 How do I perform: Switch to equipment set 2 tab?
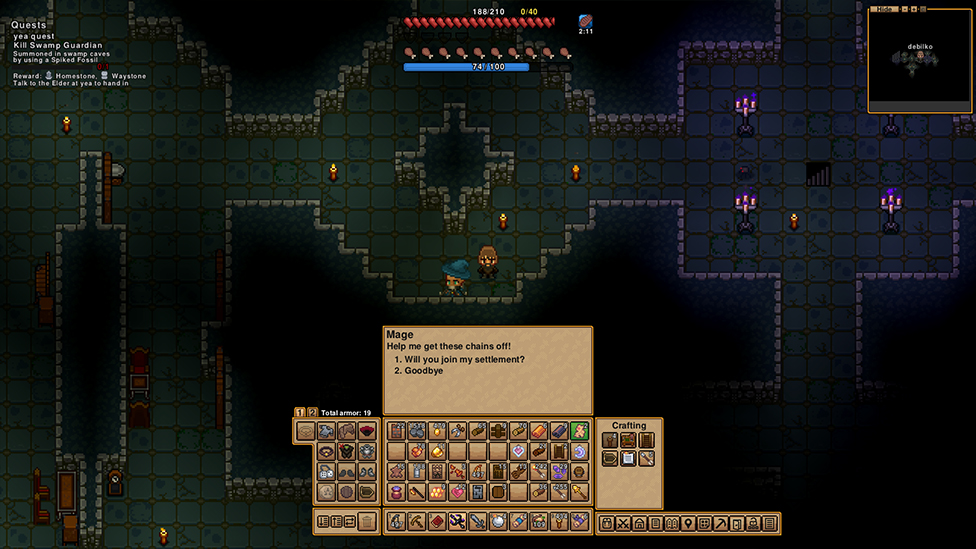coord(312,412)
